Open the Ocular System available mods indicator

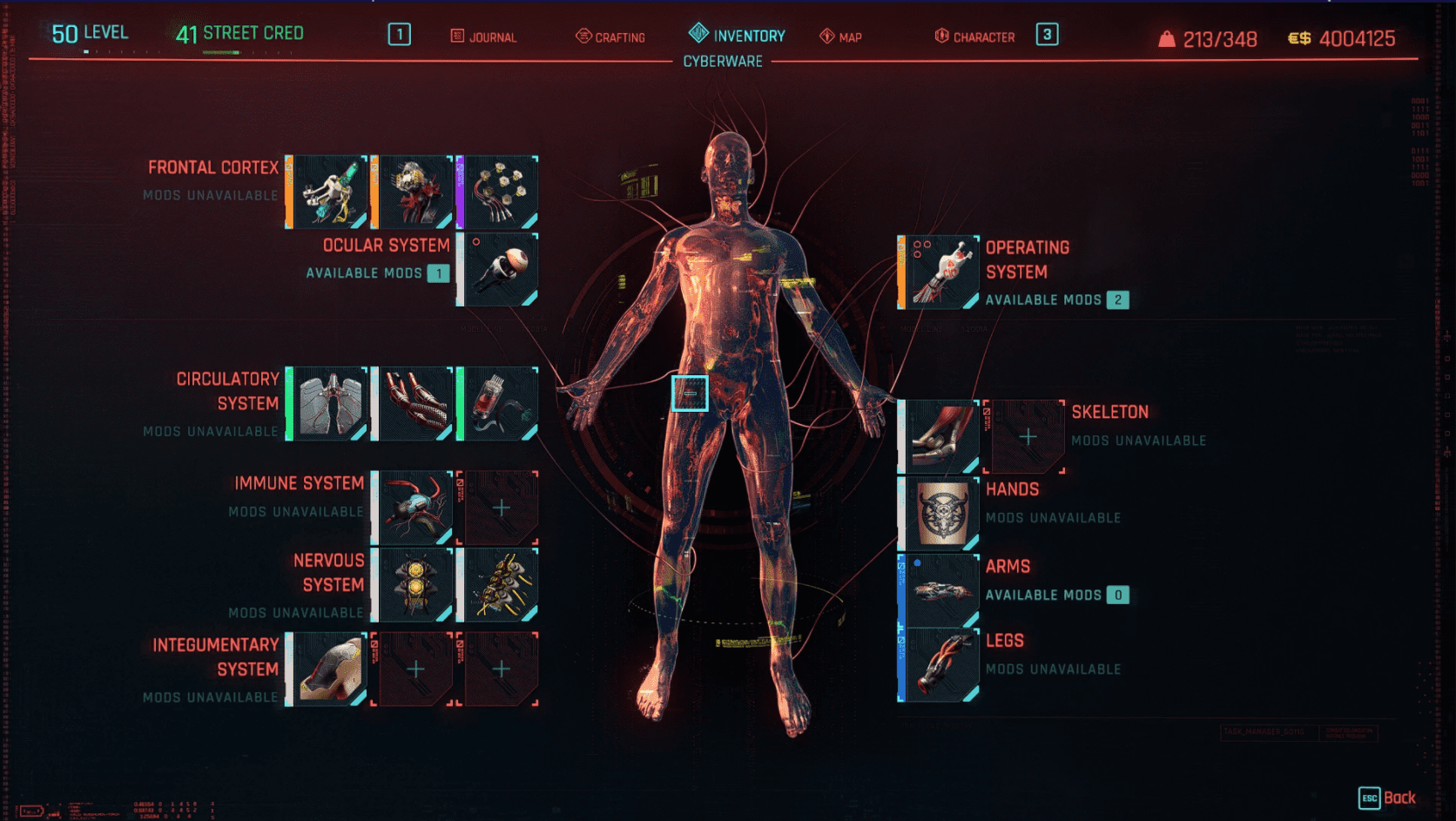tap(439, 273)
